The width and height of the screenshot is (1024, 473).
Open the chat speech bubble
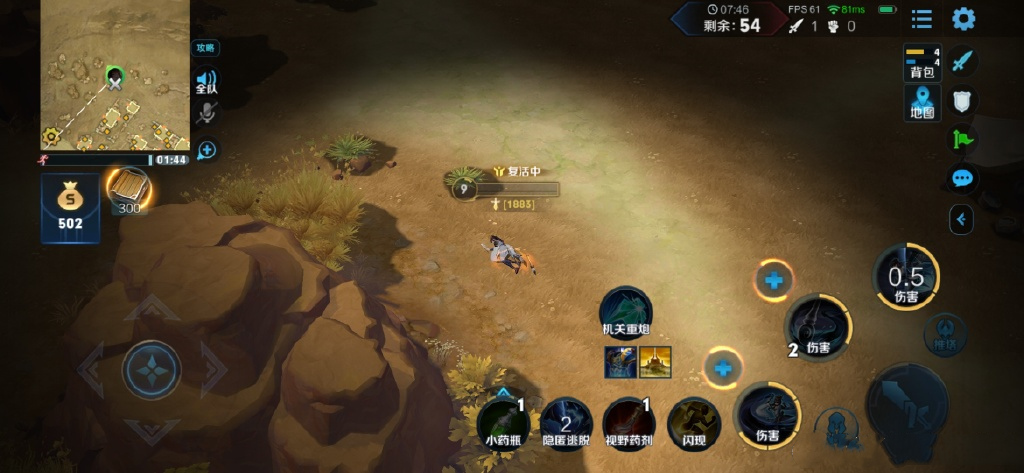(962, 179)
